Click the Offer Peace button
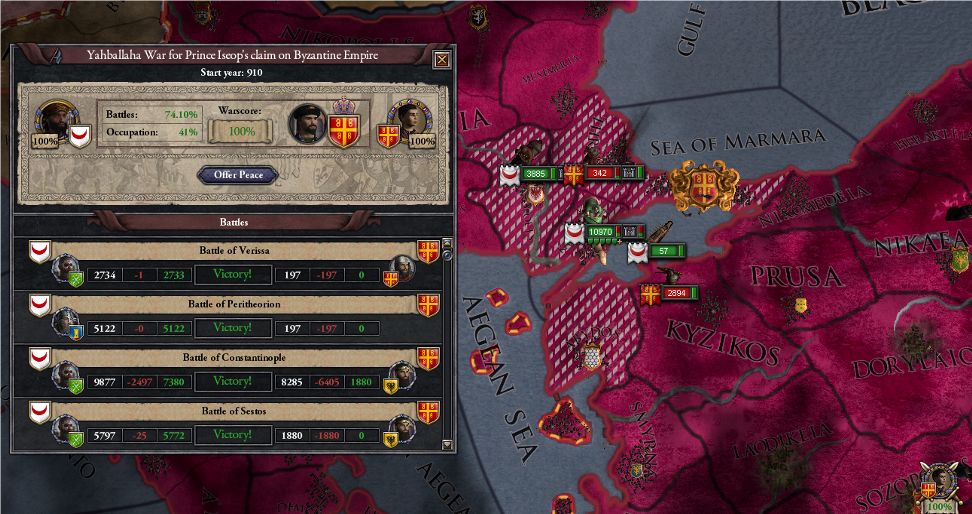This screenshot has height=514, width=972. pyautogui.click(x=237, y=175)
